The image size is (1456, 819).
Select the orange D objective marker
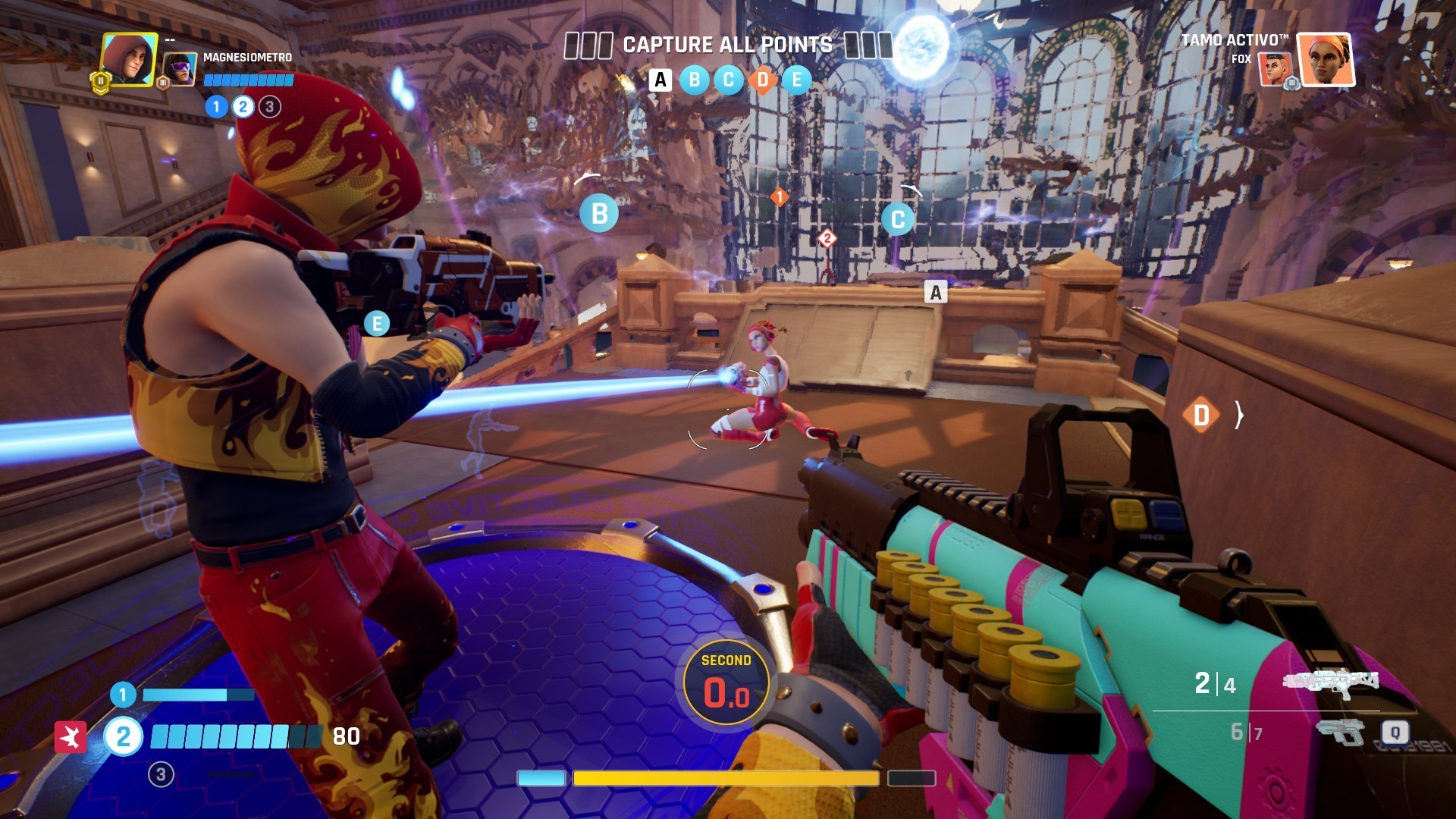point(1202,416)
